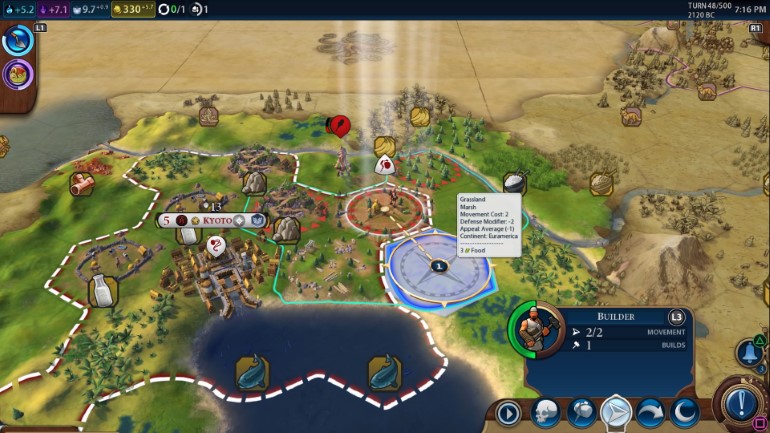Image resolution: width=770 pixels, height=433 pixels.
Task: Open the purple civics progress icon
Action: pyautogui.click(x=18, y=74)
